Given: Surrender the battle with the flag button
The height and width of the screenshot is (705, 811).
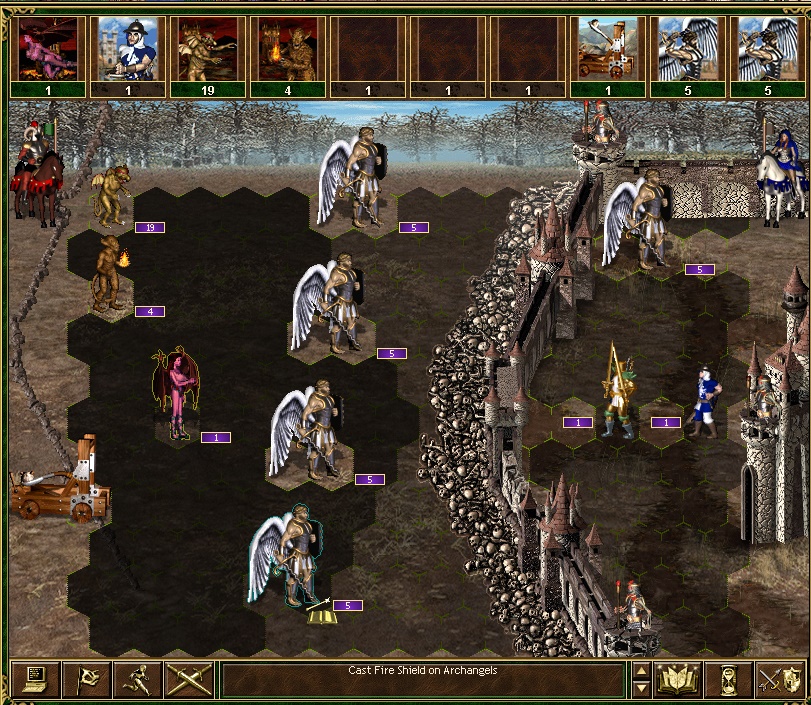Looking at the screenshot, I should [85, 680].
